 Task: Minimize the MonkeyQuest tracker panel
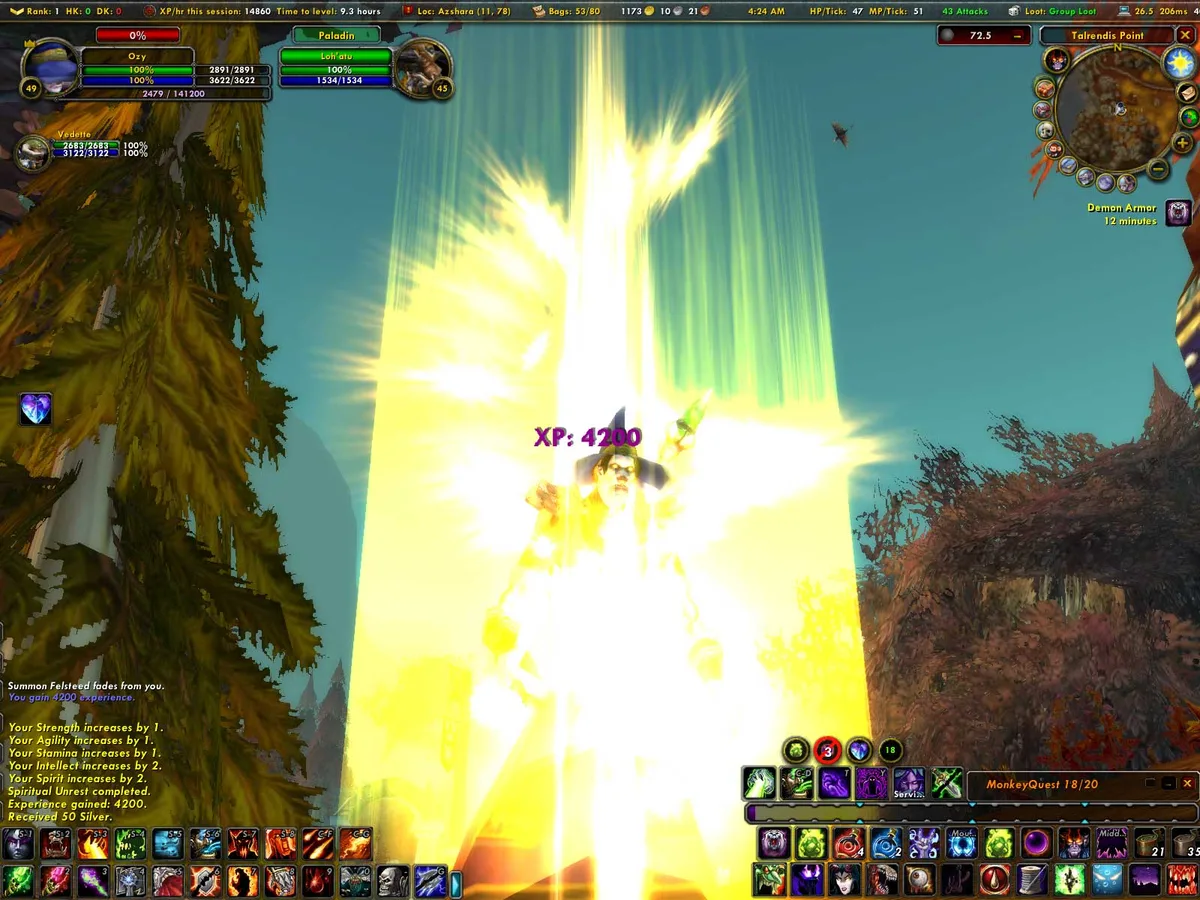pos(1167,784)
